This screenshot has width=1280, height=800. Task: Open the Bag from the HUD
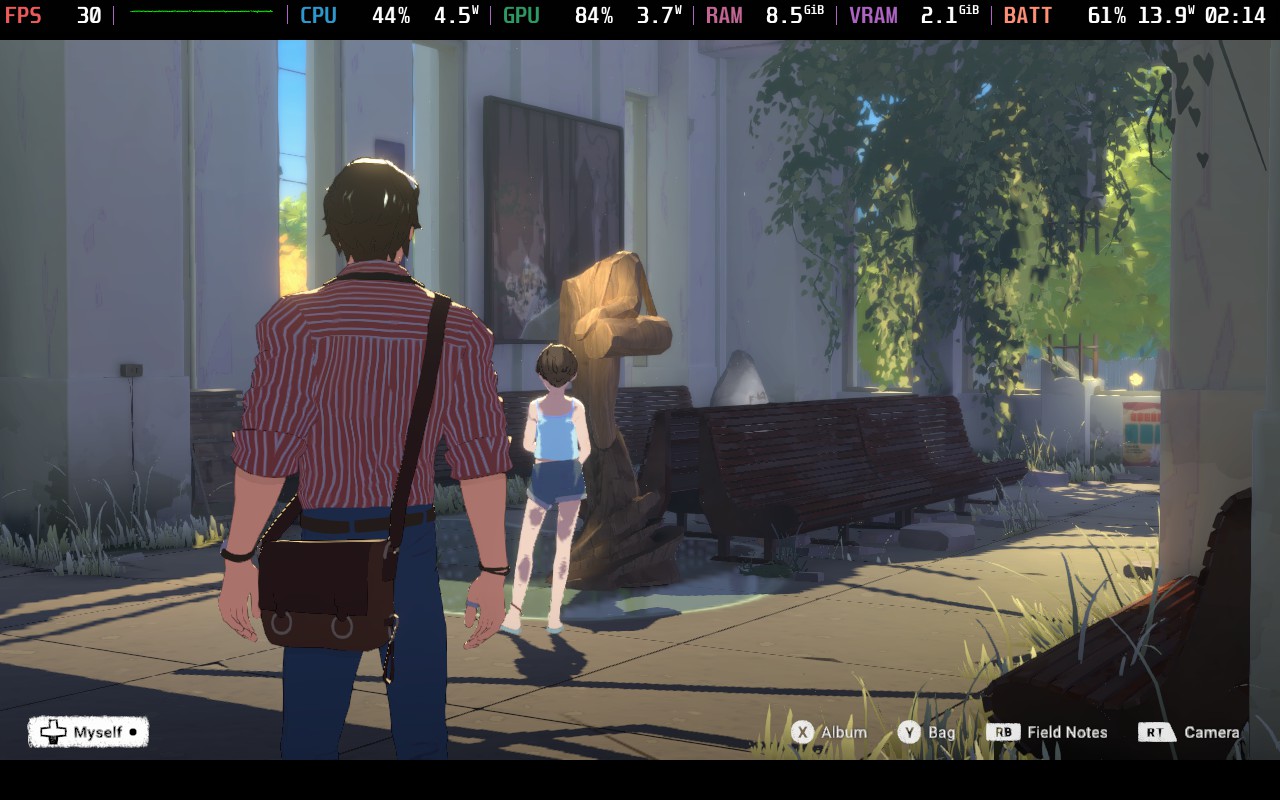926,732
